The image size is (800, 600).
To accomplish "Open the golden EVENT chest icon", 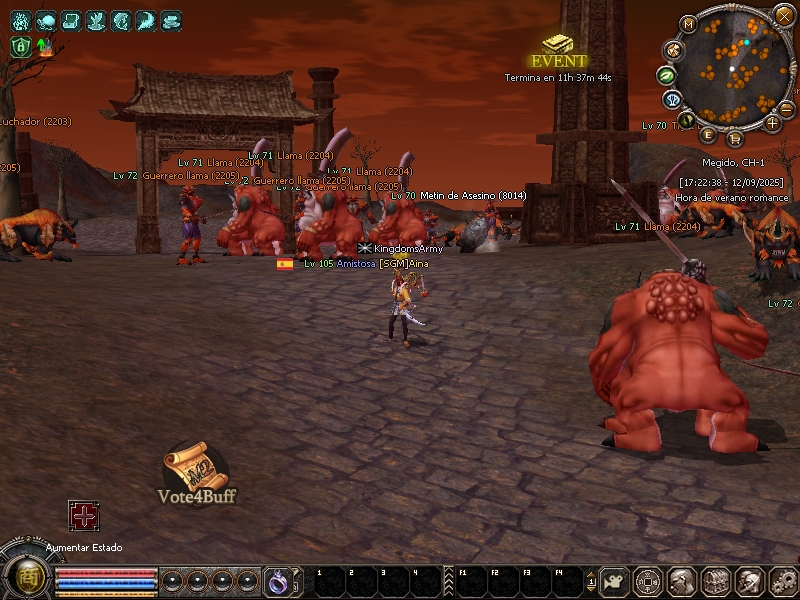I will point(558,45).
